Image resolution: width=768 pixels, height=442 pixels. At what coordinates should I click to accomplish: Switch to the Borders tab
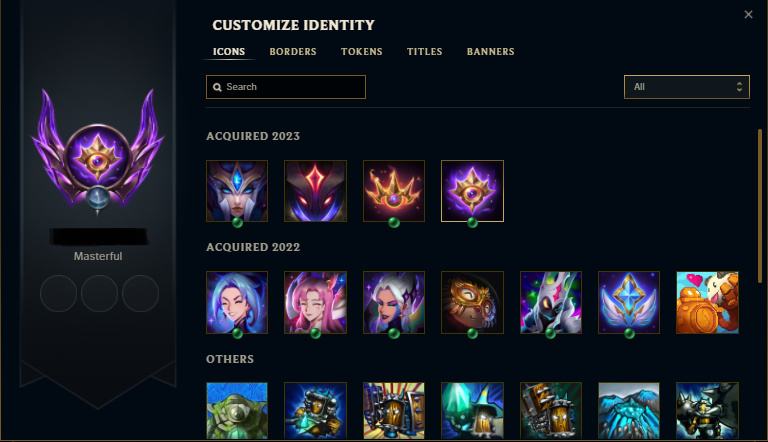tap(293, 52)
